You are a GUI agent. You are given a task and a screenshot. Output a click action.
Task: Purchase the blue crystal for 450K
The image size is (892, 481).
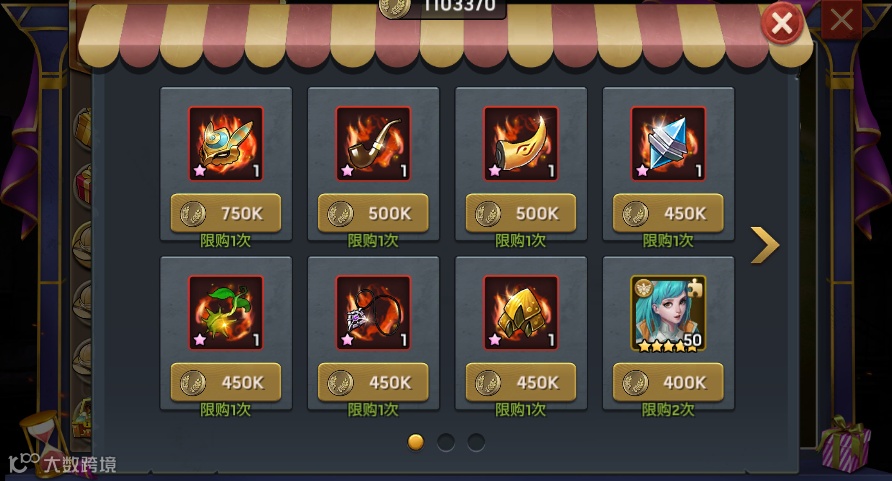668,213
